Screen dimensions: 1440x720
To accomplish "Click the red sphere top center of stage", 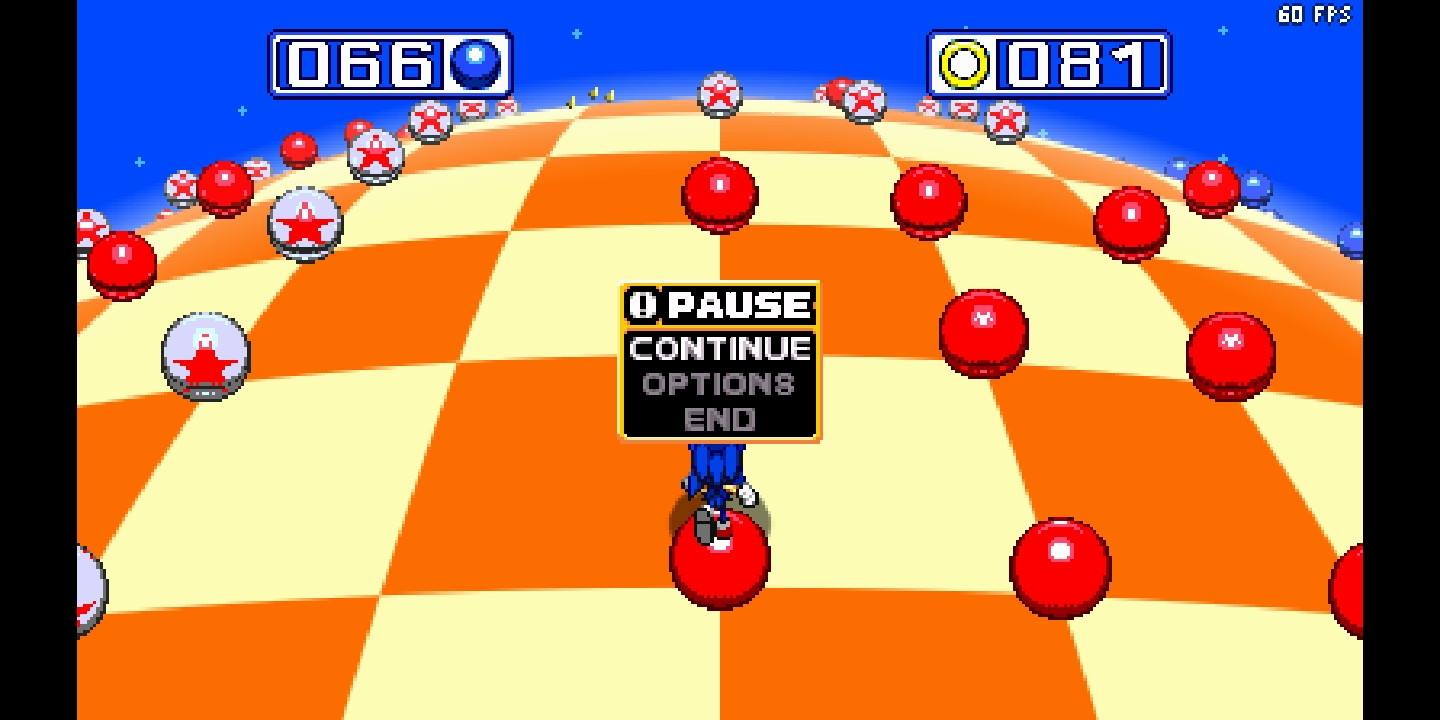I will (x=718, y=195).
